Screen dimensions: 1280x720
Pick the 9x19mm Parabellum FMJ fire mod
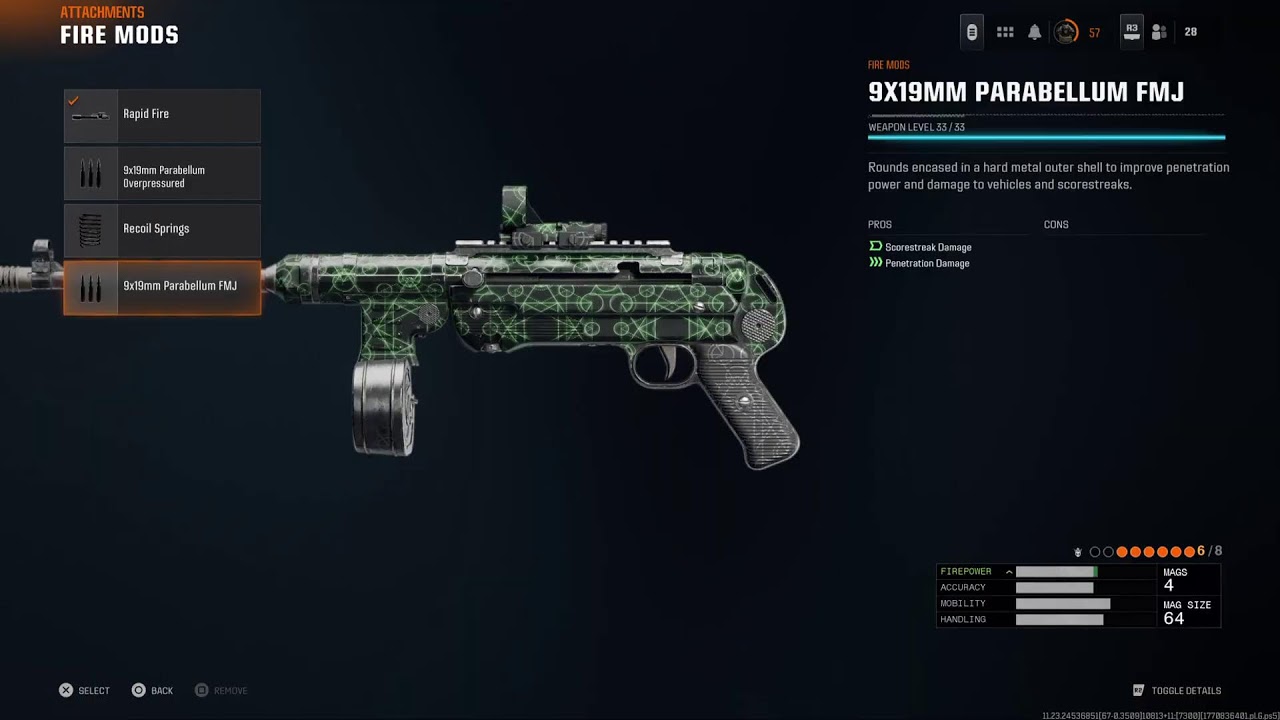pyautogui.click(x=162, y=287)
